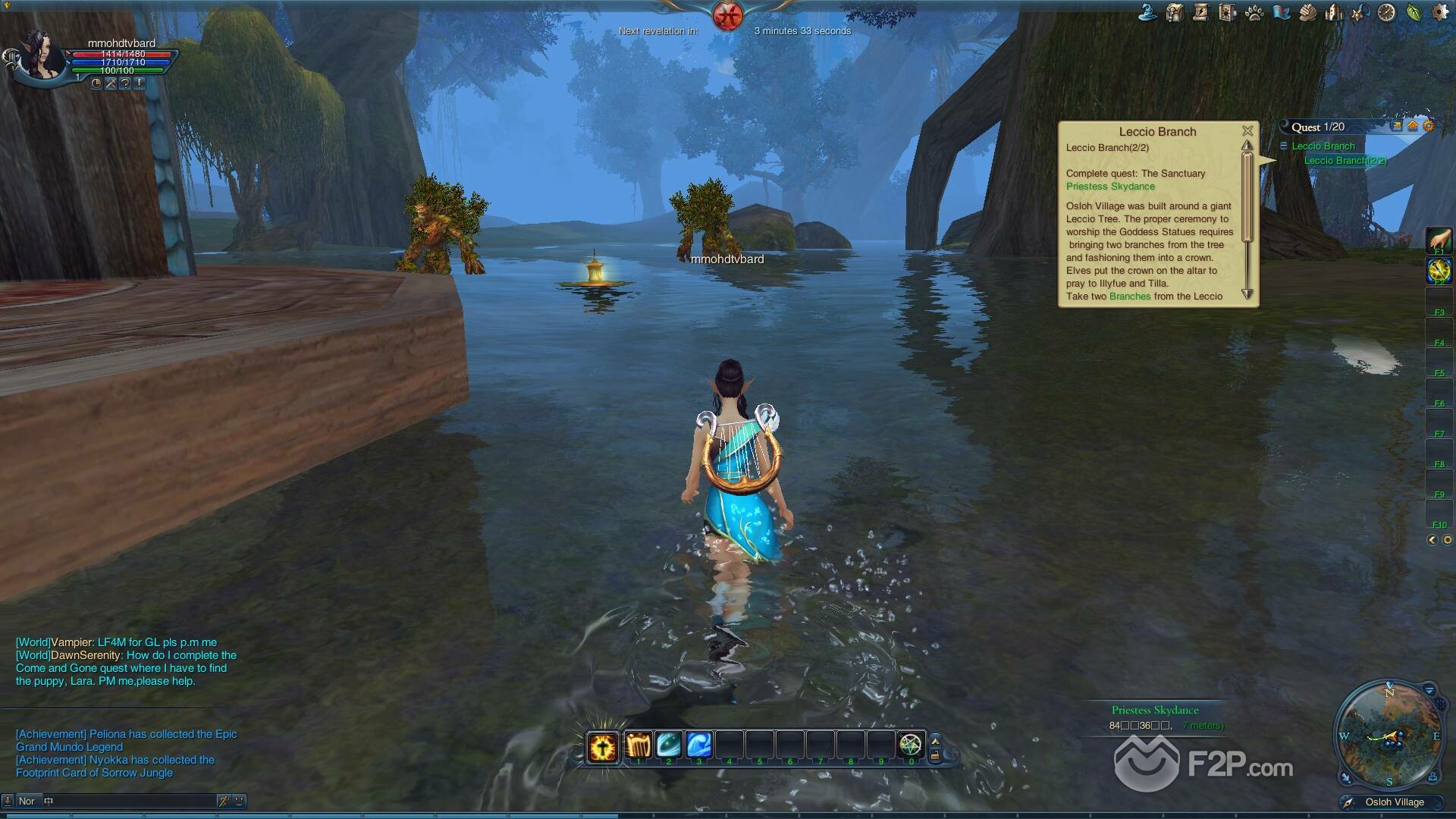Select Leccio Branch in the quest tracker
Screen dimensions: 1456x819
tap(1323, 146)
